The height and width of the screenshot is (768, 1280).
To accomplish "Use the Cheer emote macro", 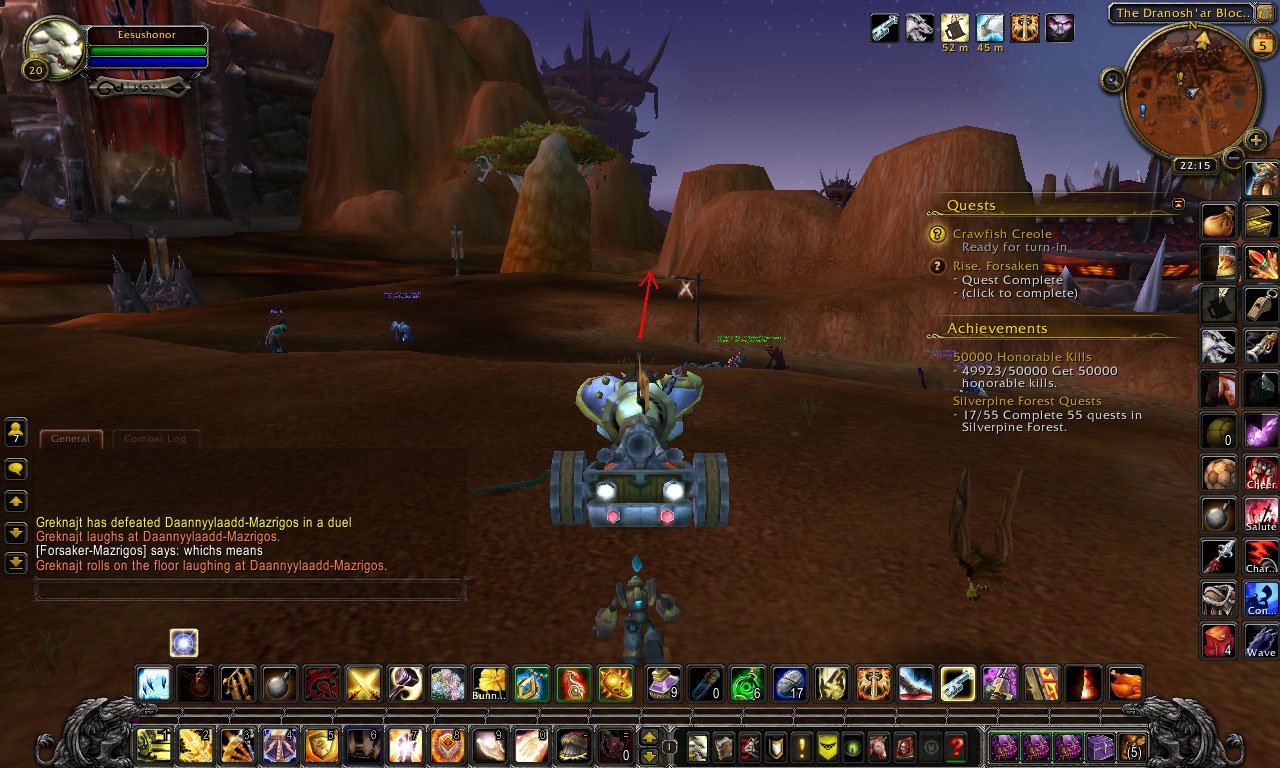I will (x=1261, y=473).
